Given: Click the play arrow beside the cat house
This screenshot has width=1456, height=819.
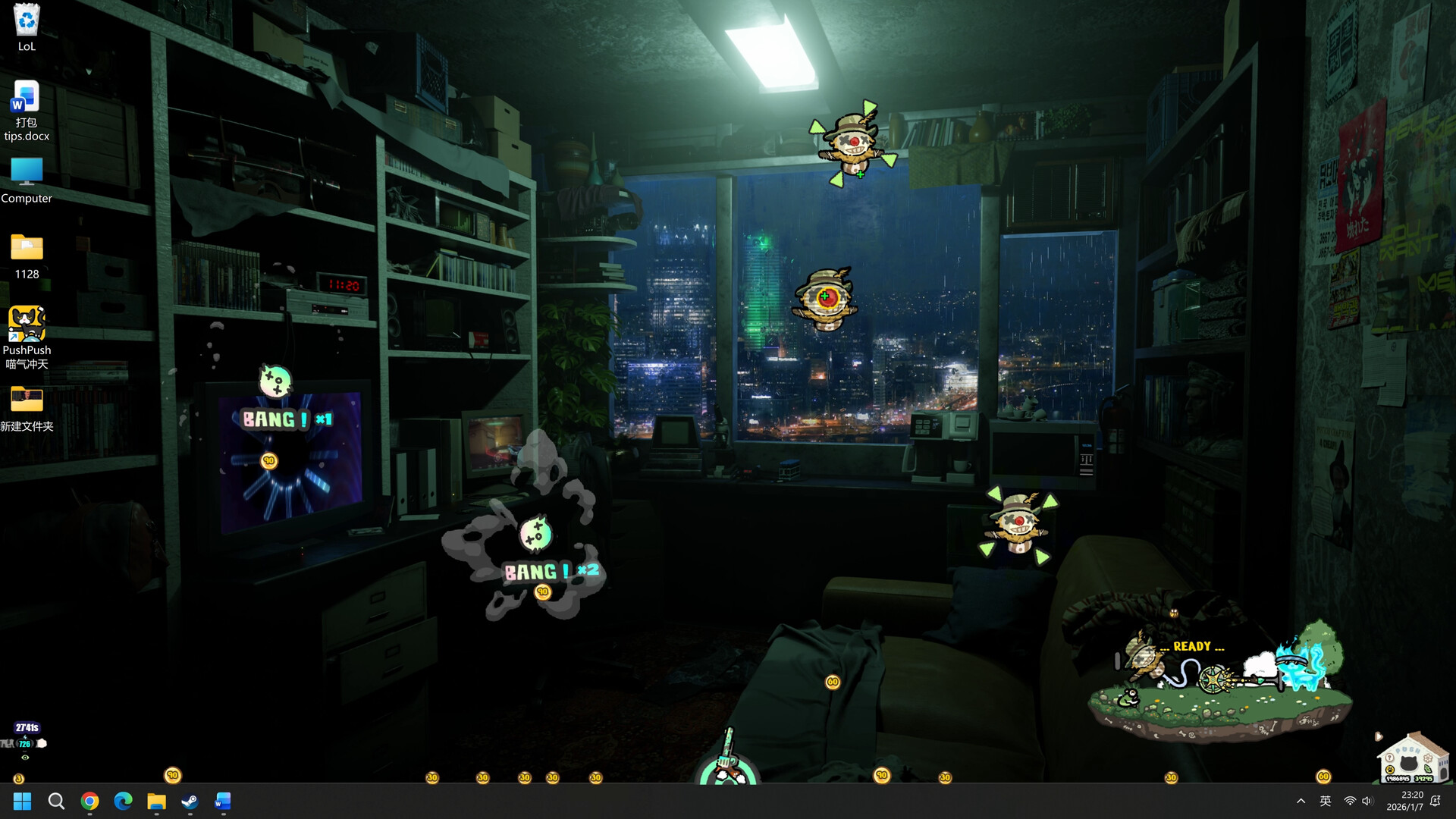Looking at the screenshot, I should (1379, 736).
